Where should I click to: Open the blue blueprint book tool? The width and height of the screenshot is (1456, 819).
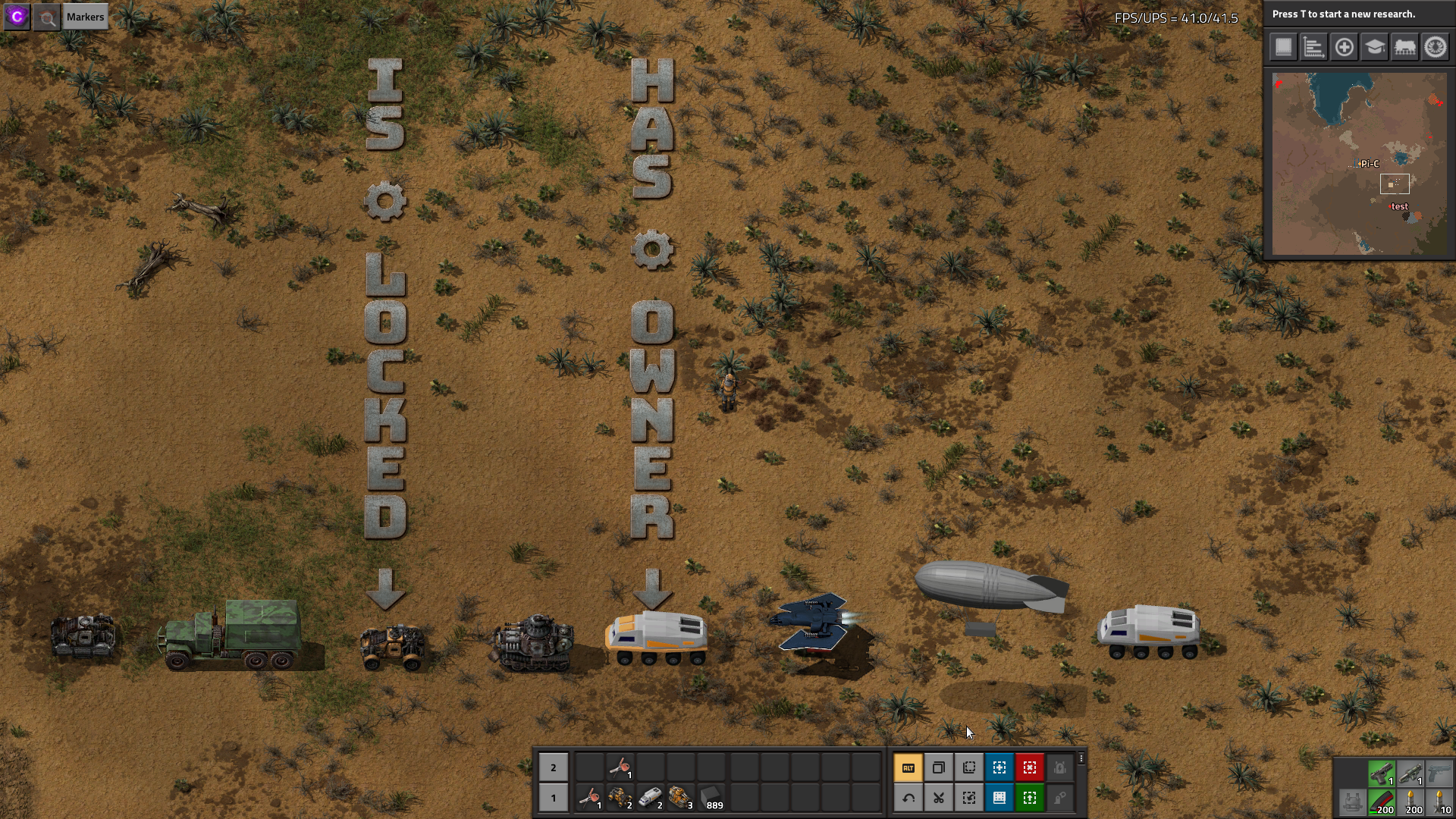coord(999,798)
